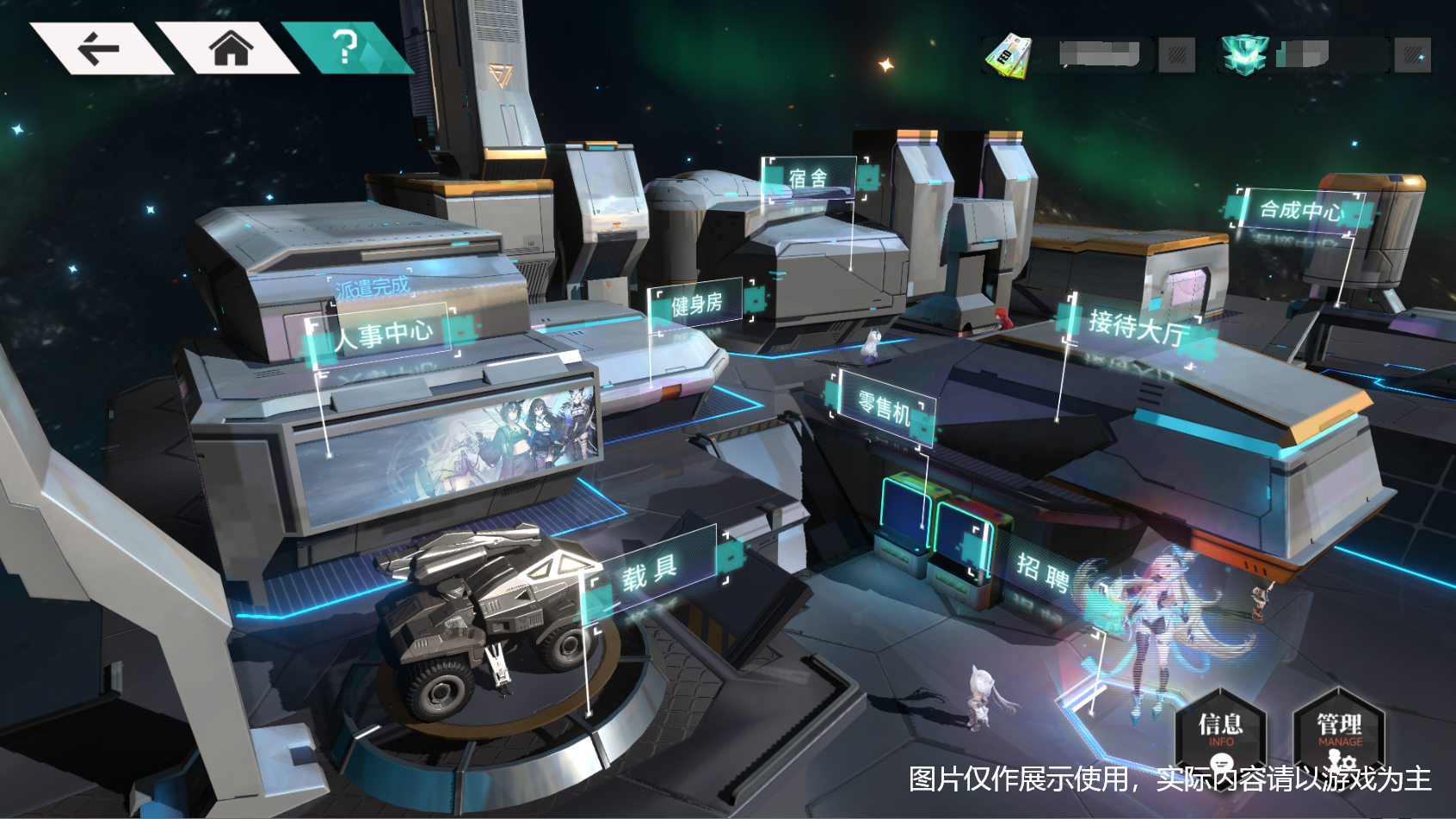The height and width of the screenshot is (819, 1456).
Task: Click the colorful ticket currency icon
Action: [x=1008, y=56]
